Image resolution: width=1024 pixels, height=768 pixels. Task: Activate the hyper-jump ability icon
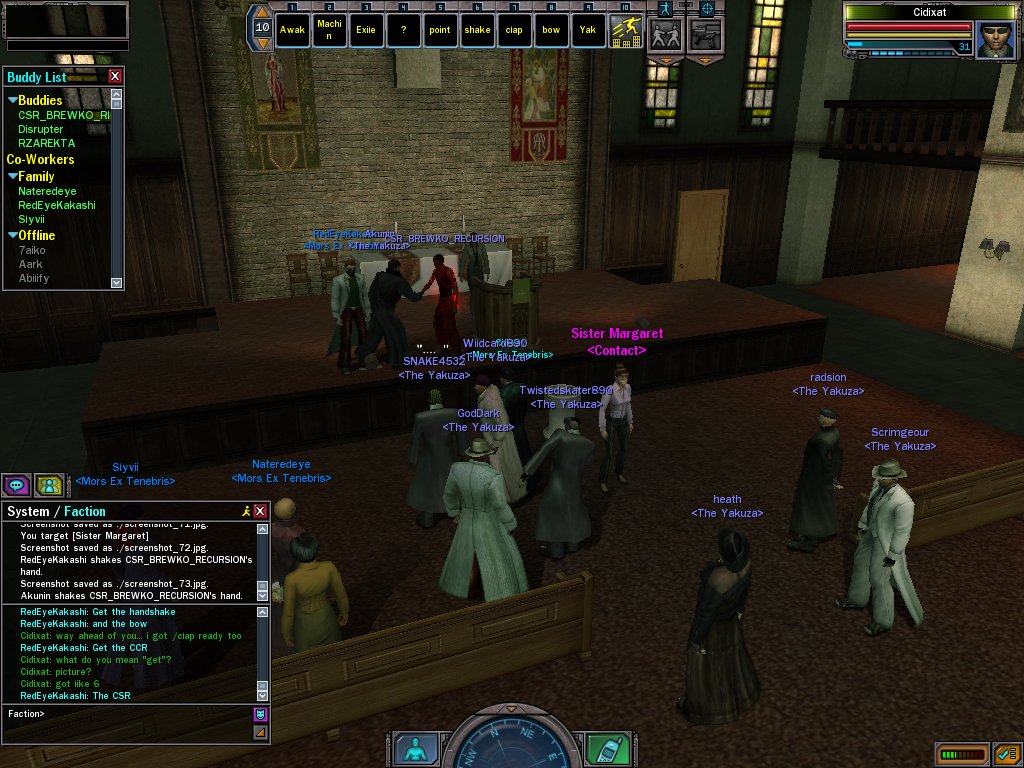tap(626, 31)
